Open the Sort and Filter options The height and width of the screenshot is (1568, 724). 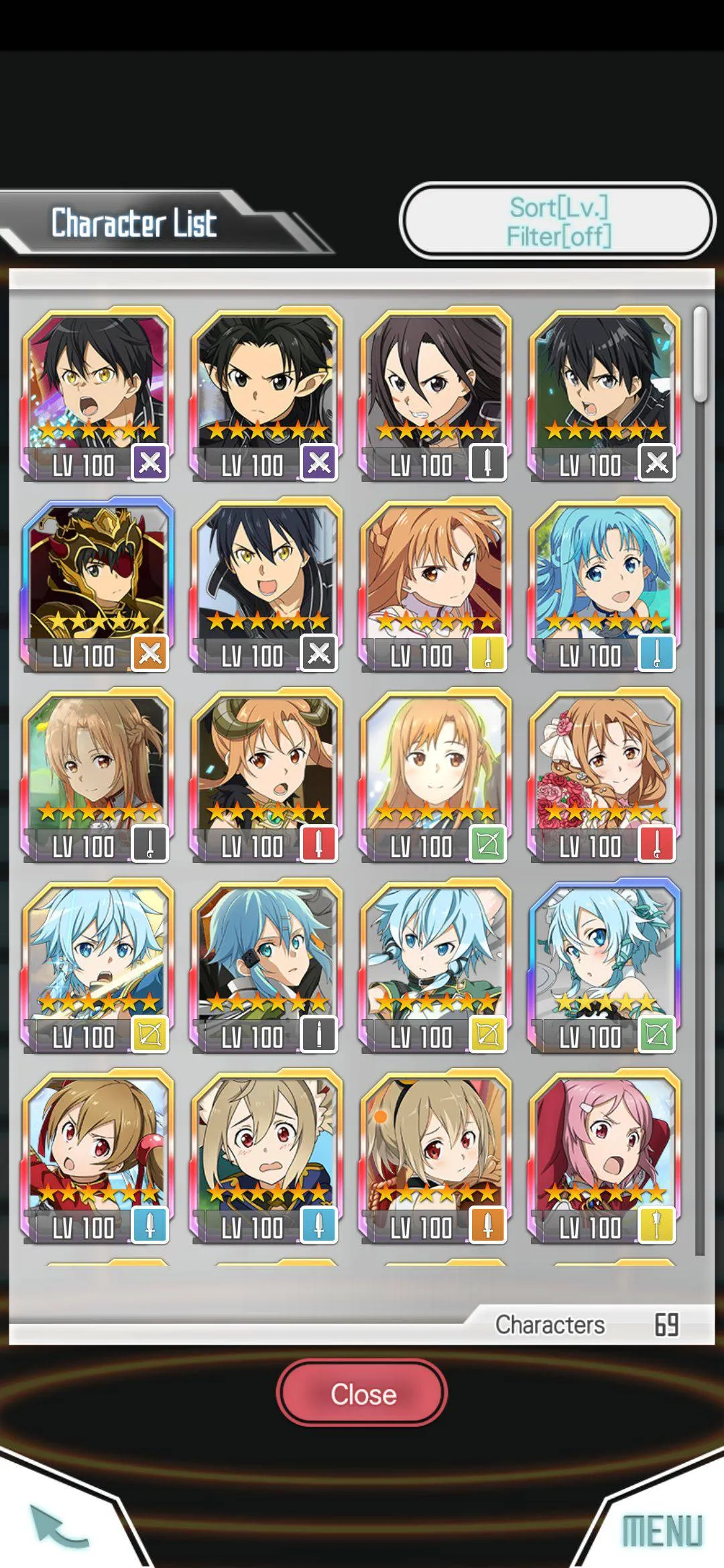558,221
